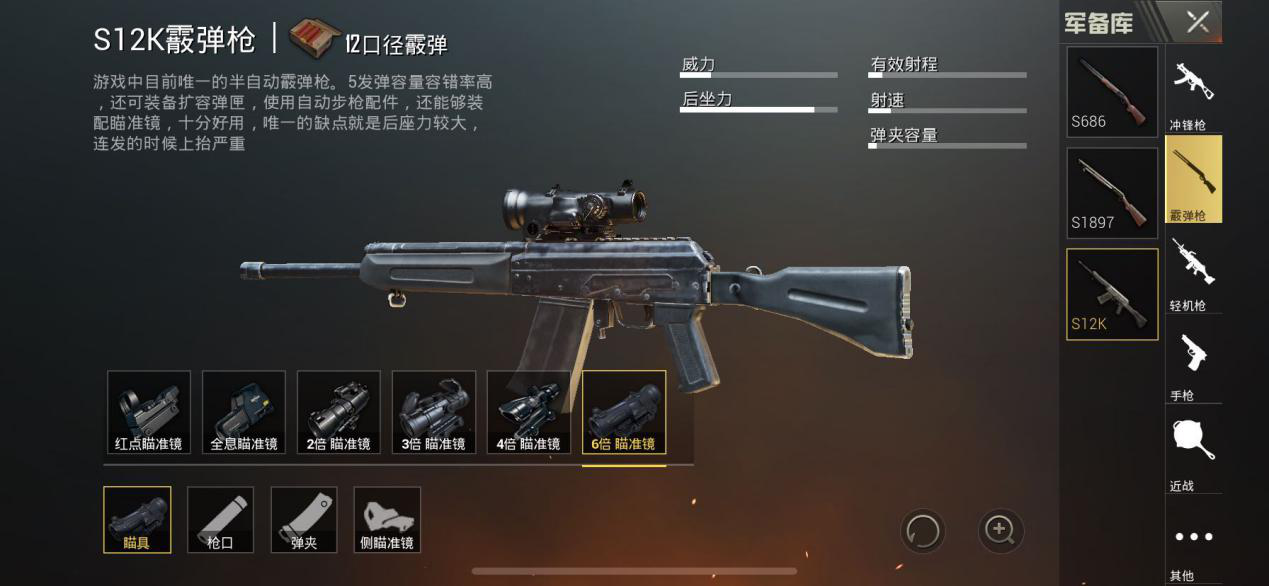Equip the 4倍瞄准镜 scope
Image resolution: width=1269 pixels, height=586 pixels.
pyautogui.click(x=528, y=412)
